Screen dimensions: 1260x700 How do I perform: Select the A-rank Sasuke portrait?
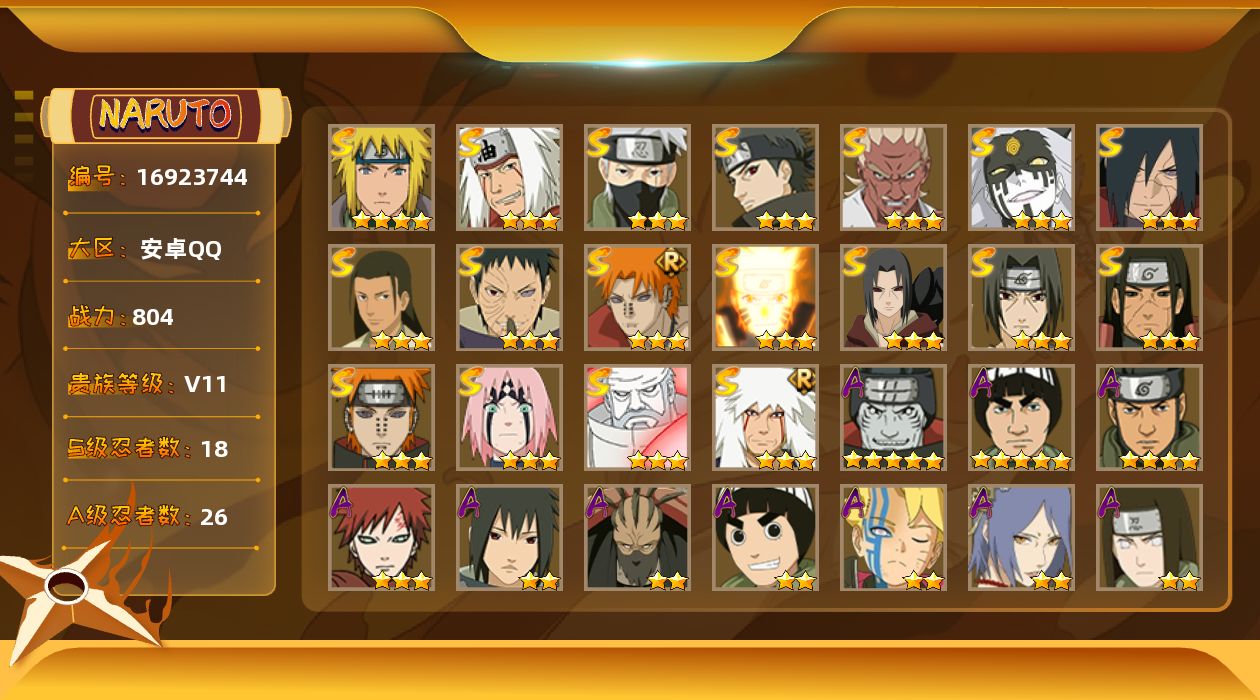pos(509,538)
